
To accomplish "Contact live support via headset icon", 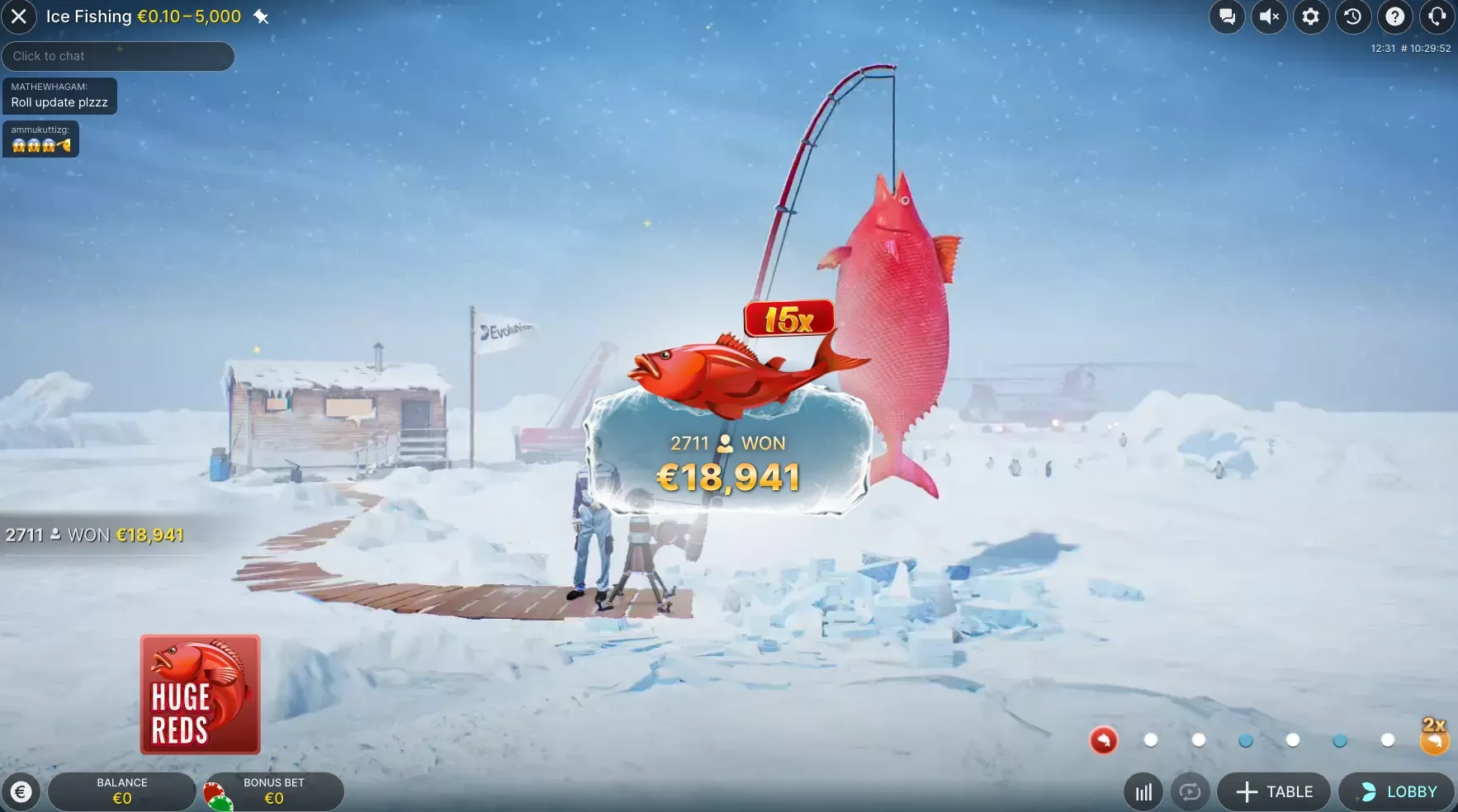I will [1437, 17].
